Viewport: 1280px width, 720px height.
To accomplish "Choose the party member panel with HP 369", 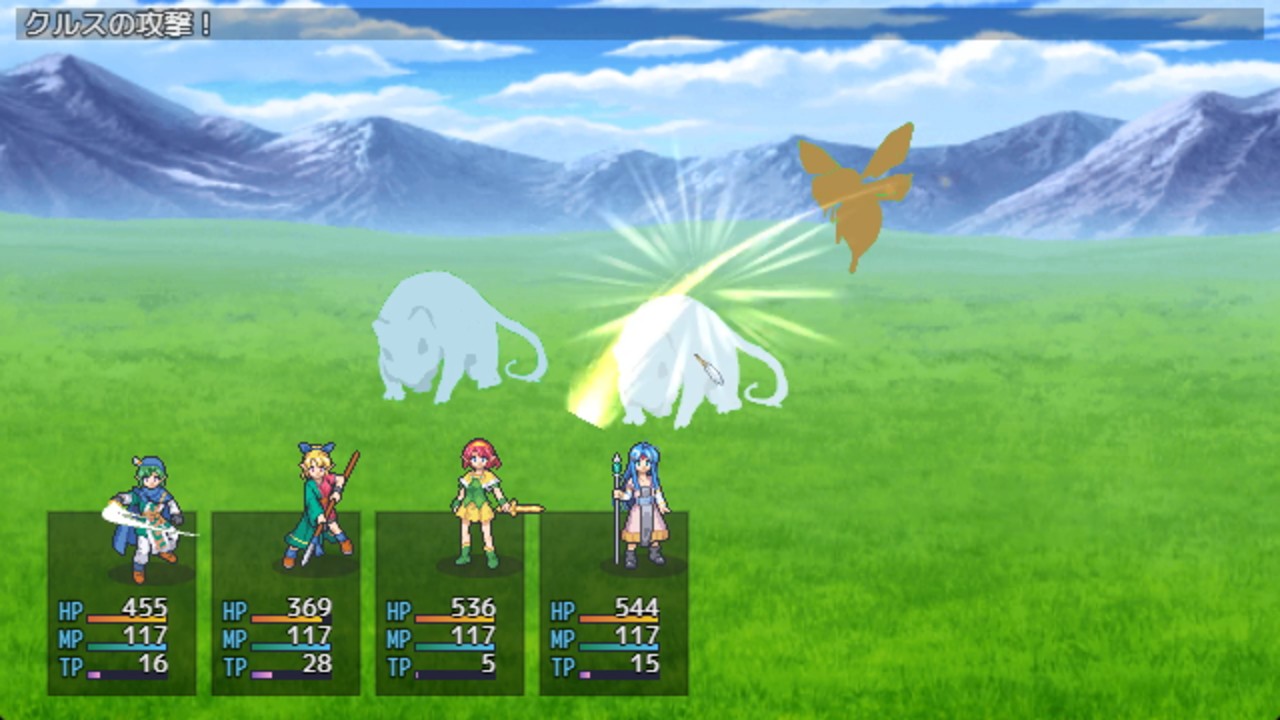I will pyautogui.click(x=286, y=603).
